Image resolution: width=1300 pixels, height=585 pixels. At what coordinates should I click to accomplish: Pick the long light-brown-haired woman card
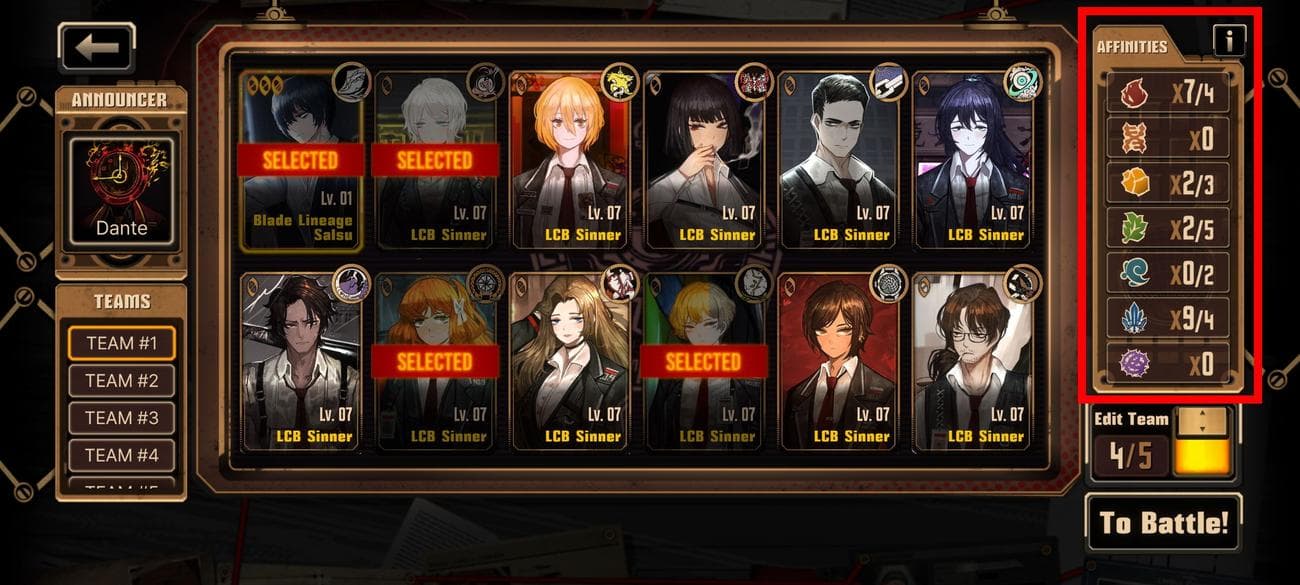(569, 362)
